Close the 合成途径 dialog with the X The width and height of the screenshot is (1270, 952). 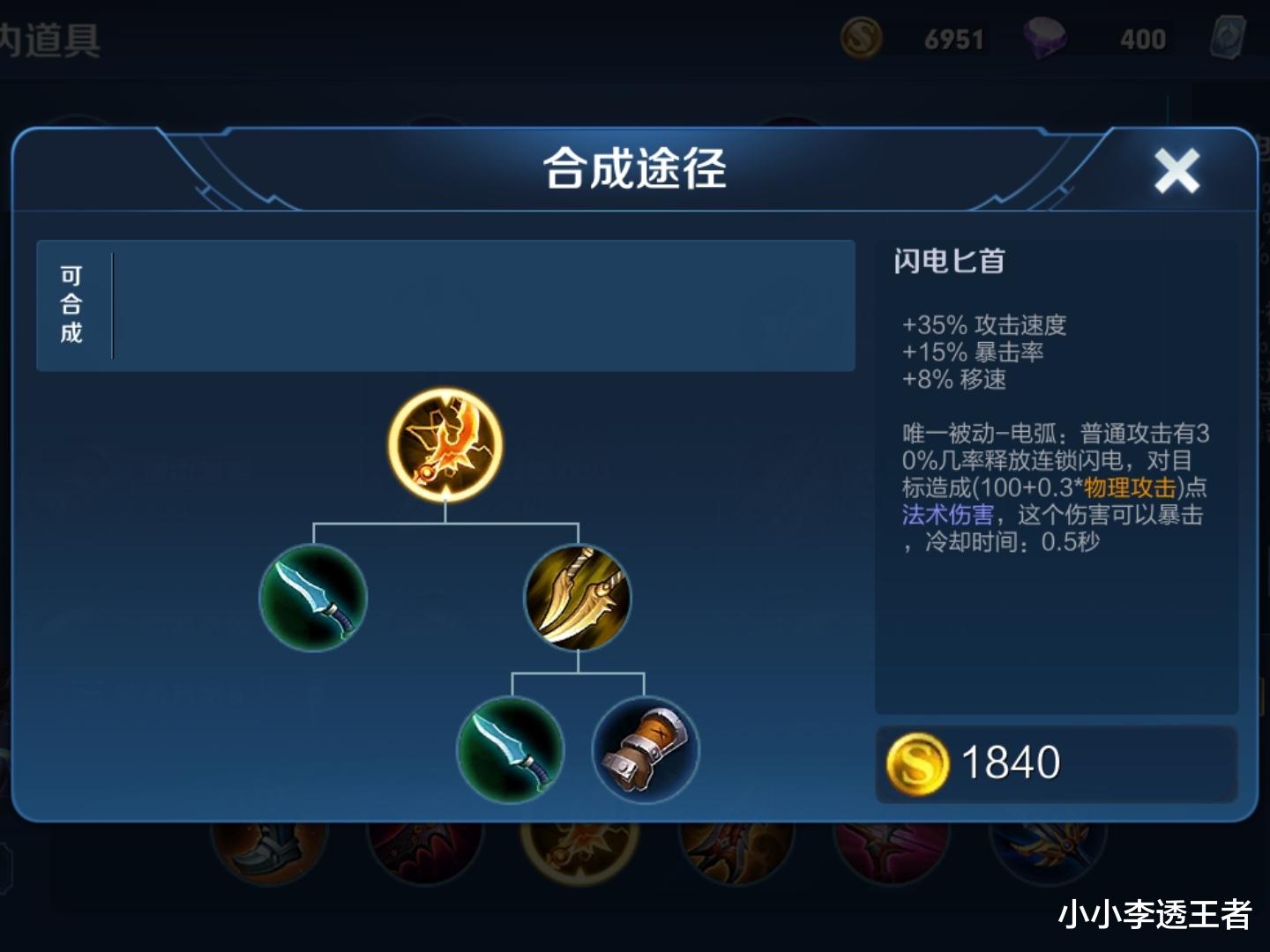pos(1176,169)
